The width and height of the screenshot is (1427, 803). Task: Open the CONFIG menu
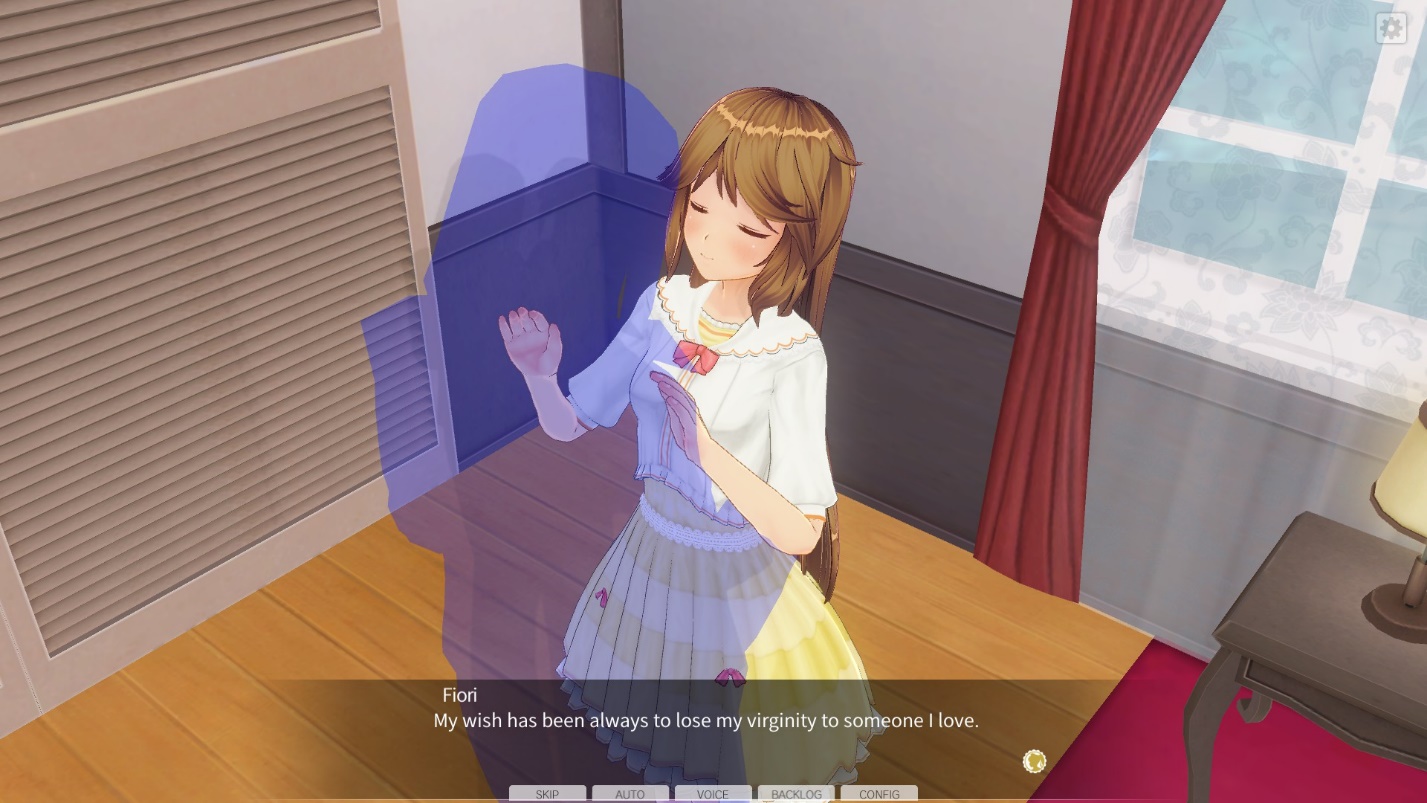(x=879, y=794)
